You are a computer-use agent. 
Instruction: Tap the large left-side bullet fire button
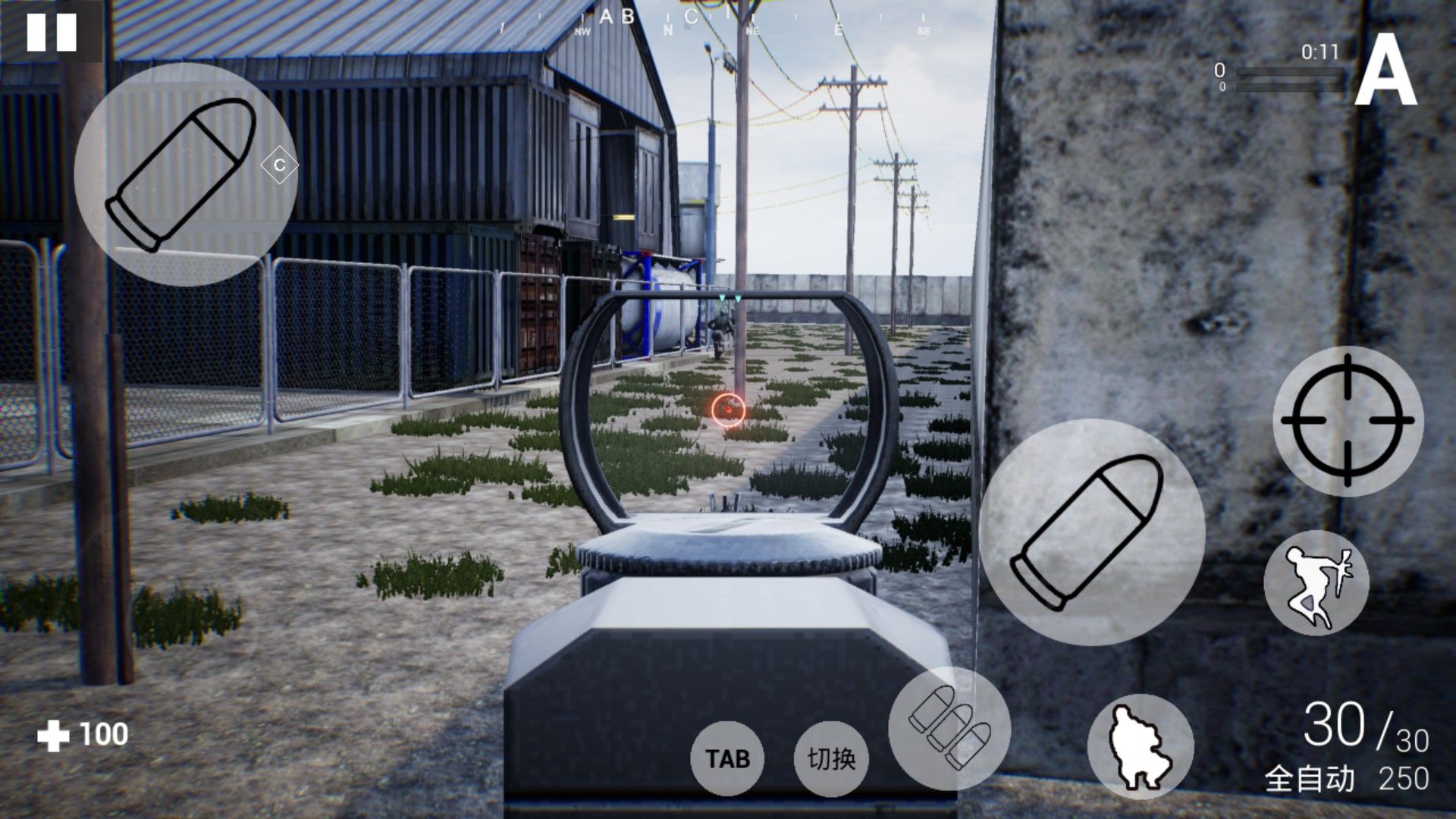pos(185,174)
